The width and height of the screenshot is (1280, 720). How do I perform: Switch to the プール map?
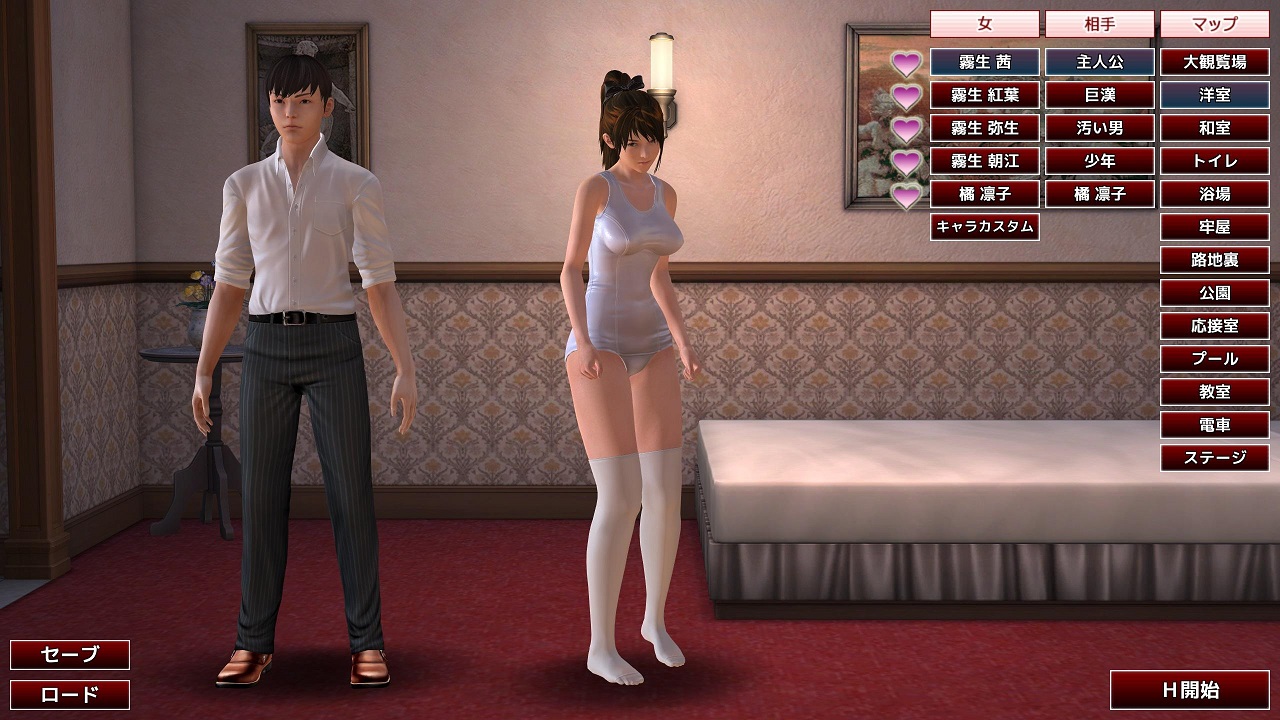pos(1215,359)
